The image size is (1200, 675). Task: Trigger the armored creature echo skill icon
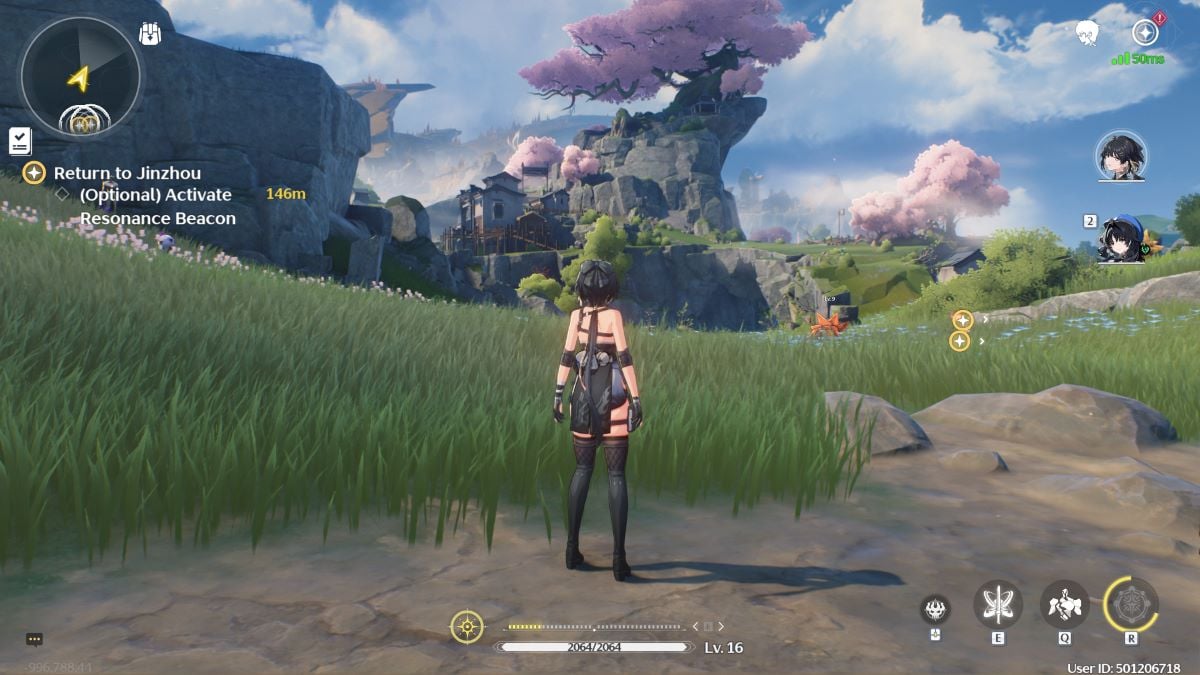[x=1064, y=604]
